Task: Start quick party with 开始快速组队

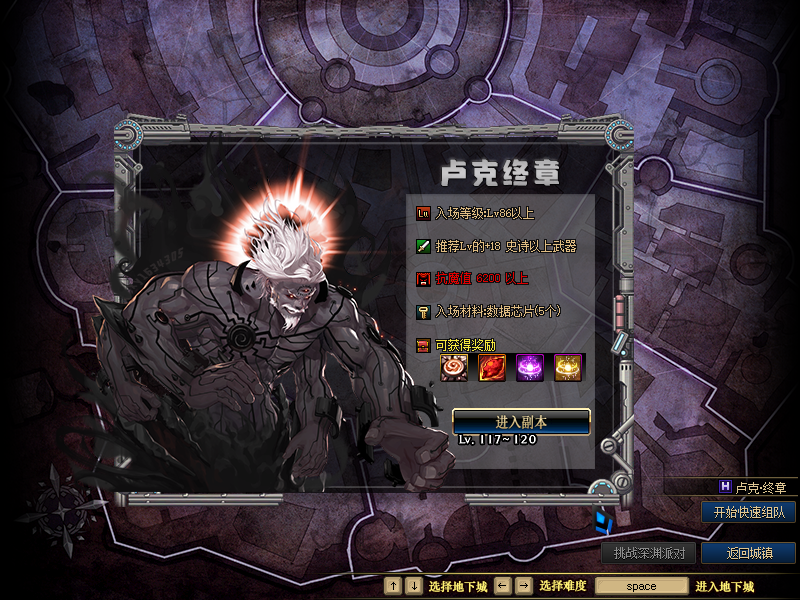Action: pyautogui.click(x=749, y=512)
